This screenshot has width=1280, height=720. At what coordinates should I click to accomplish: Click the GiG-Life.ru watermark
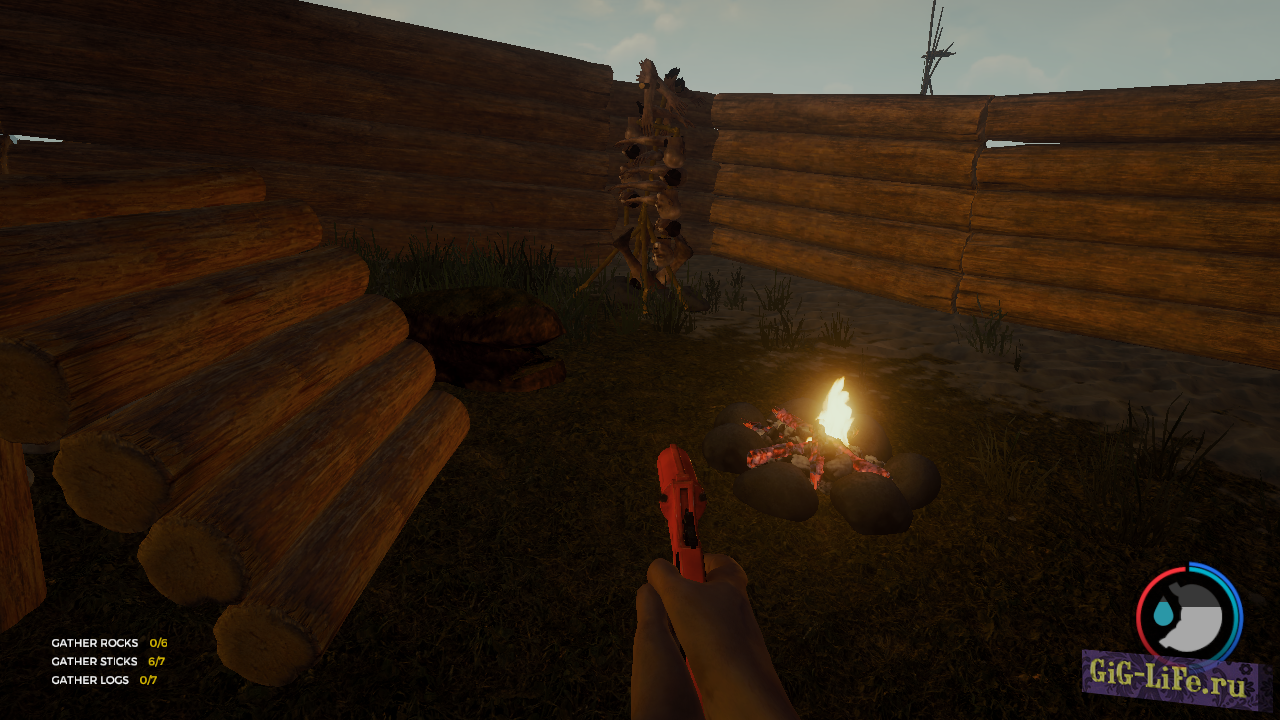[x=1176, y=682]
